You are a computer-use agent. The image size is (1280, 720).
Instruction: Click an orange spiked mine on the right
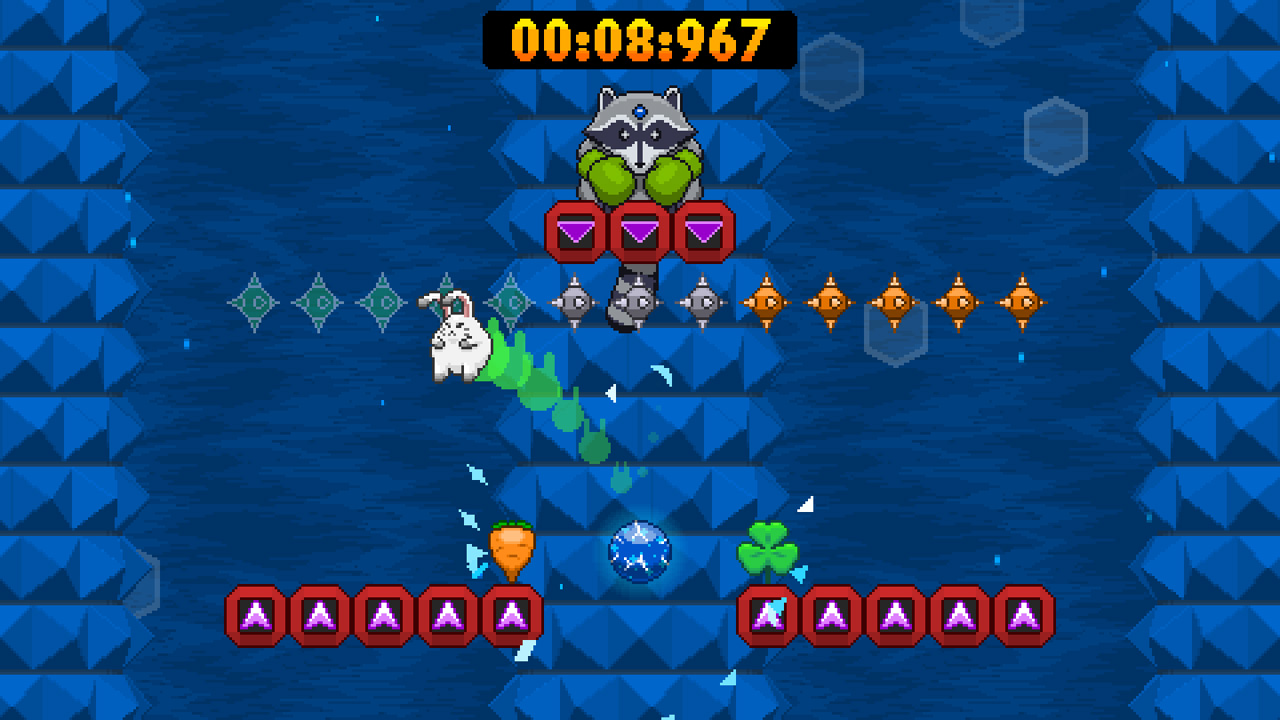(x=895, y=300)
